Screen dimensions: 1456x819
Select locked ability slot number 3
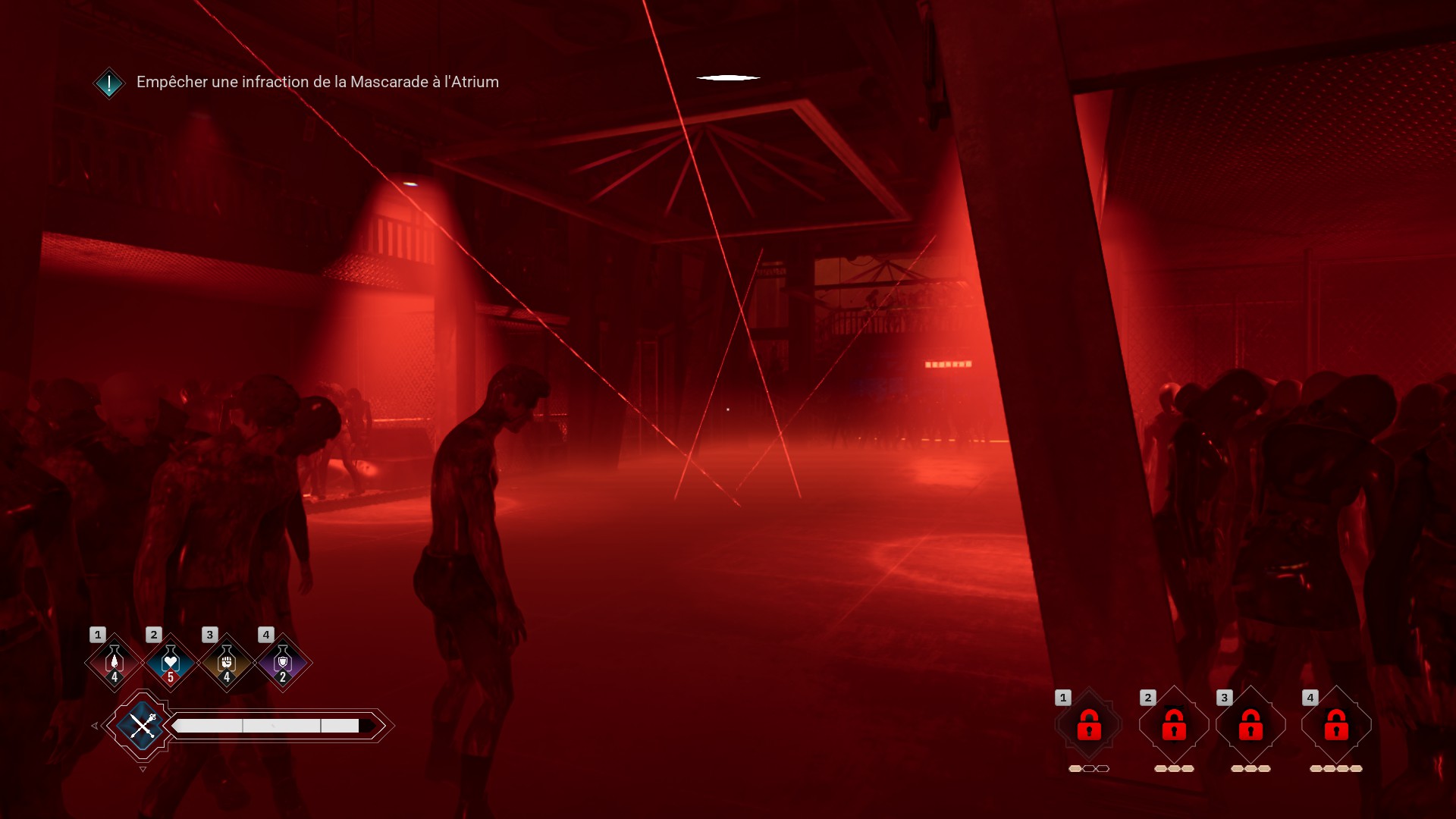click(1250, 725)
